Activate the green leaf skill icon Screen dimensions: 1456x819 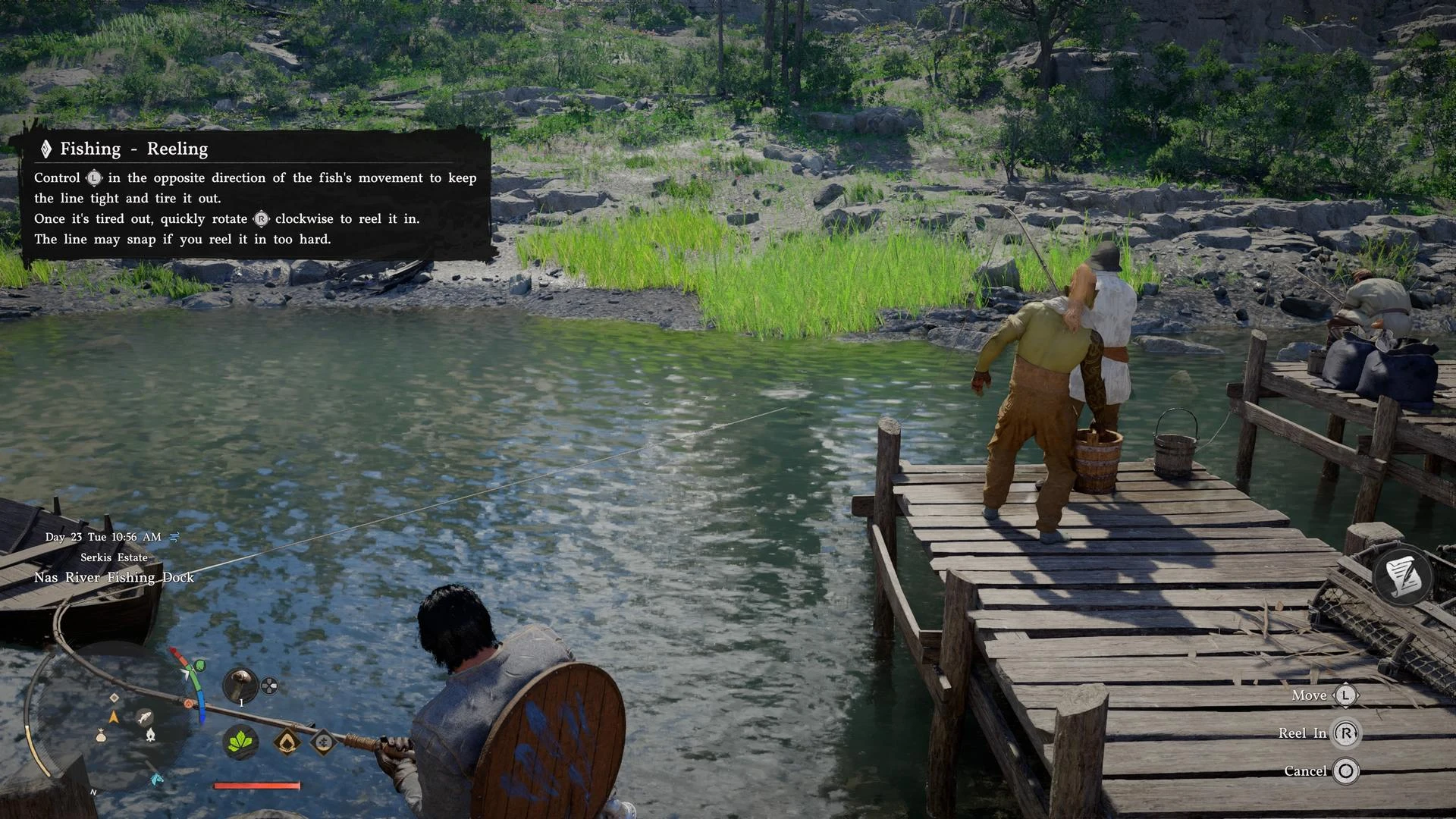click(240, 741)
